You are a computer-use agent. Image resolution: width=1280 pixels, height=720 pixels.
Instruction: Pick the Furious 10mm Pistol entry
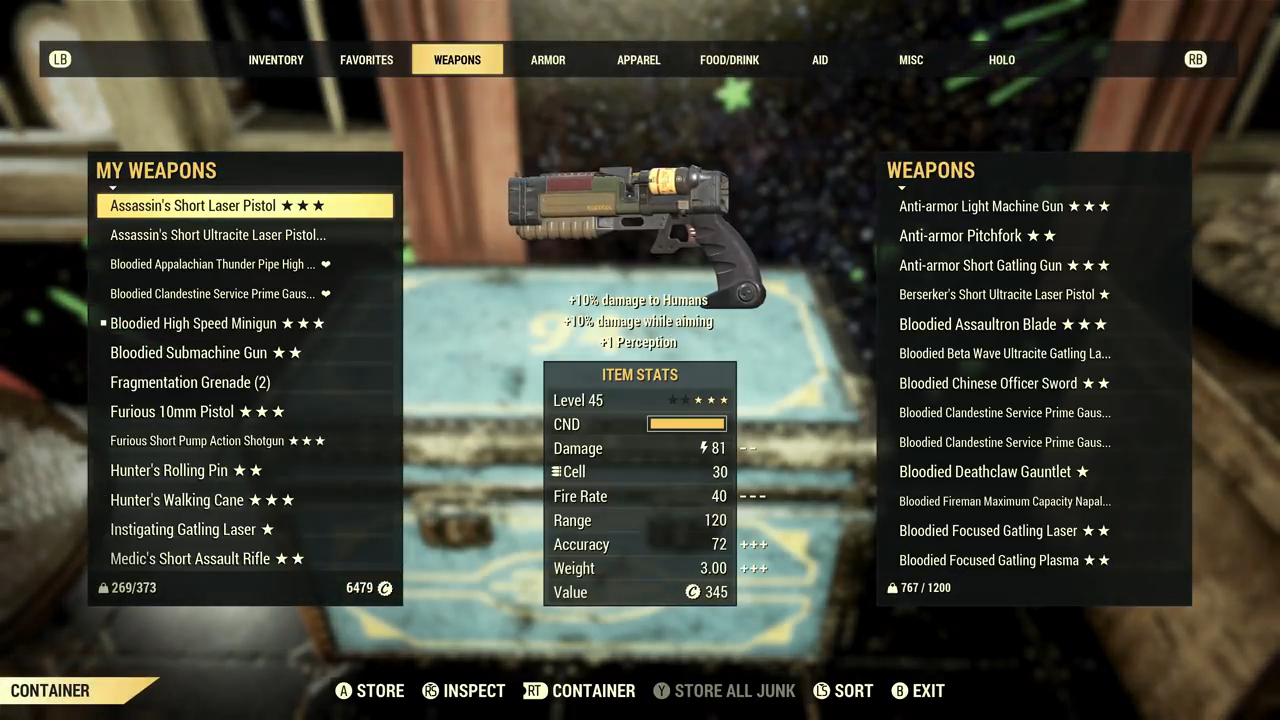[x=197, y=412]
